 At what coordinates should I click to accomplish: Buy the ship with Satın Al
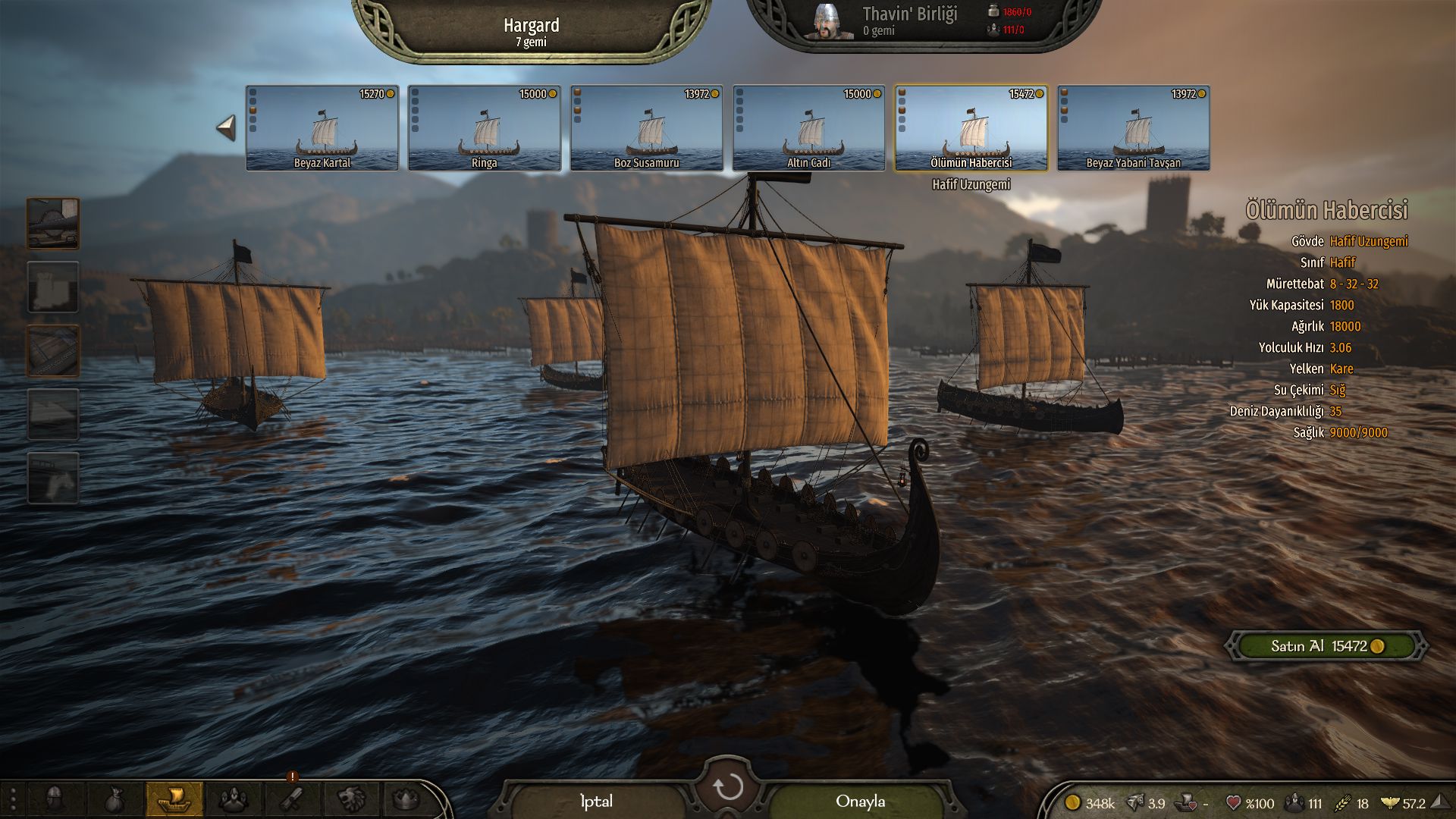tap(1327, 646)
